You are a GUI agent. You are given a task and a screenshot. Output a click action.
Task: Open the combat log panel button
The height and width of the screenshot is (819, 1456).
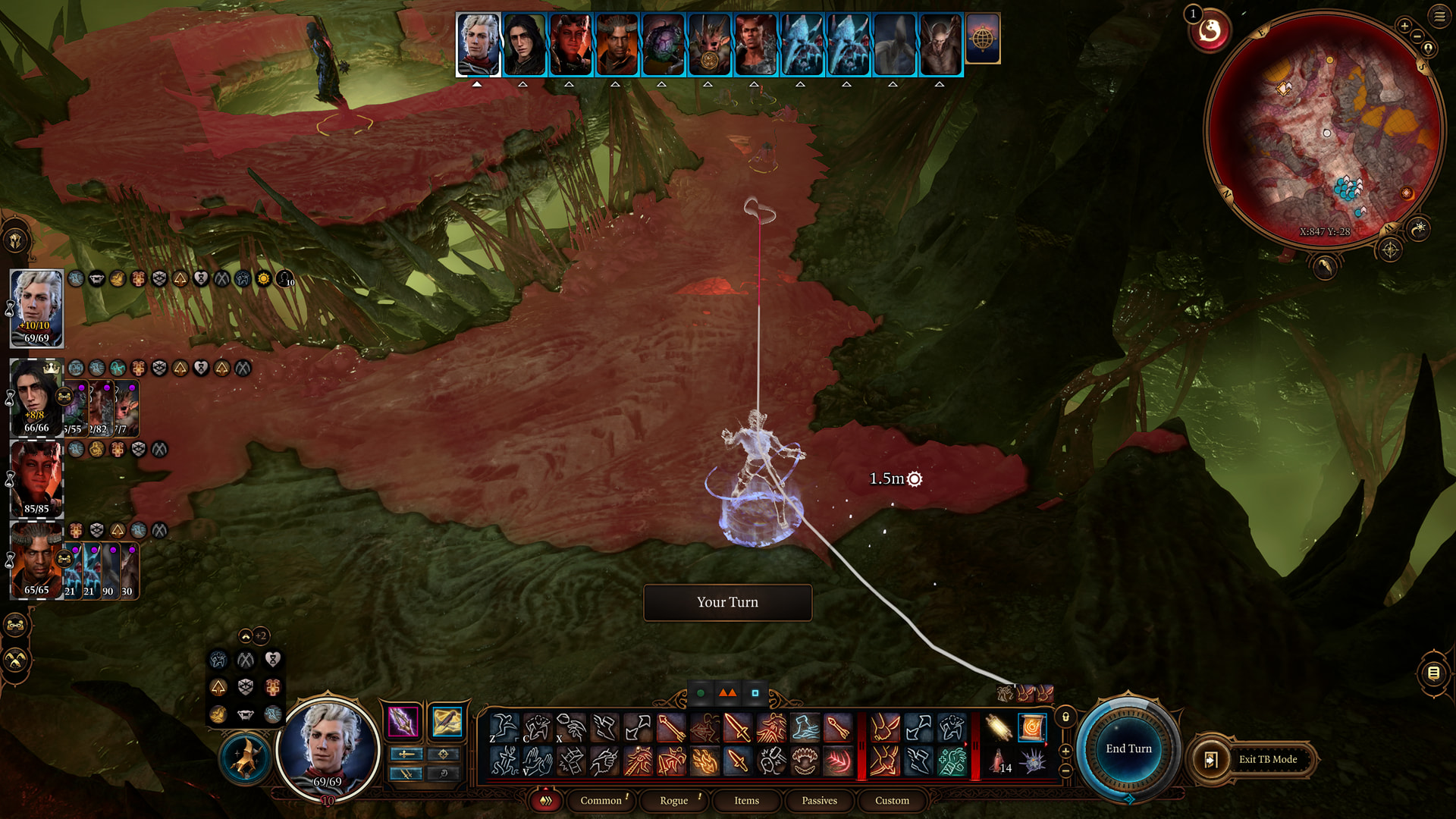coord(1433,673)
